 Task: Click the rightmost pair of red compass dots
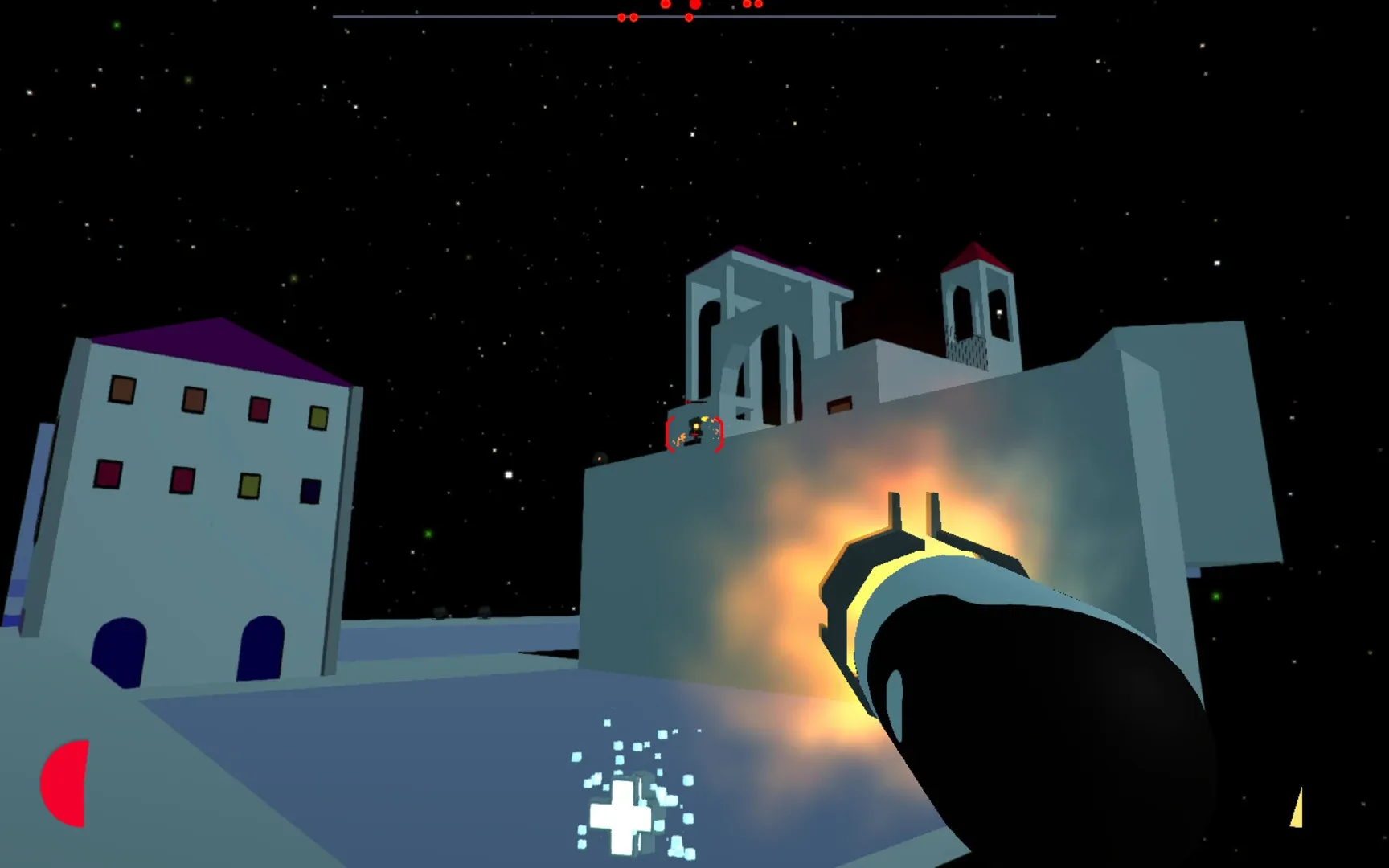(x=752, y=6)
